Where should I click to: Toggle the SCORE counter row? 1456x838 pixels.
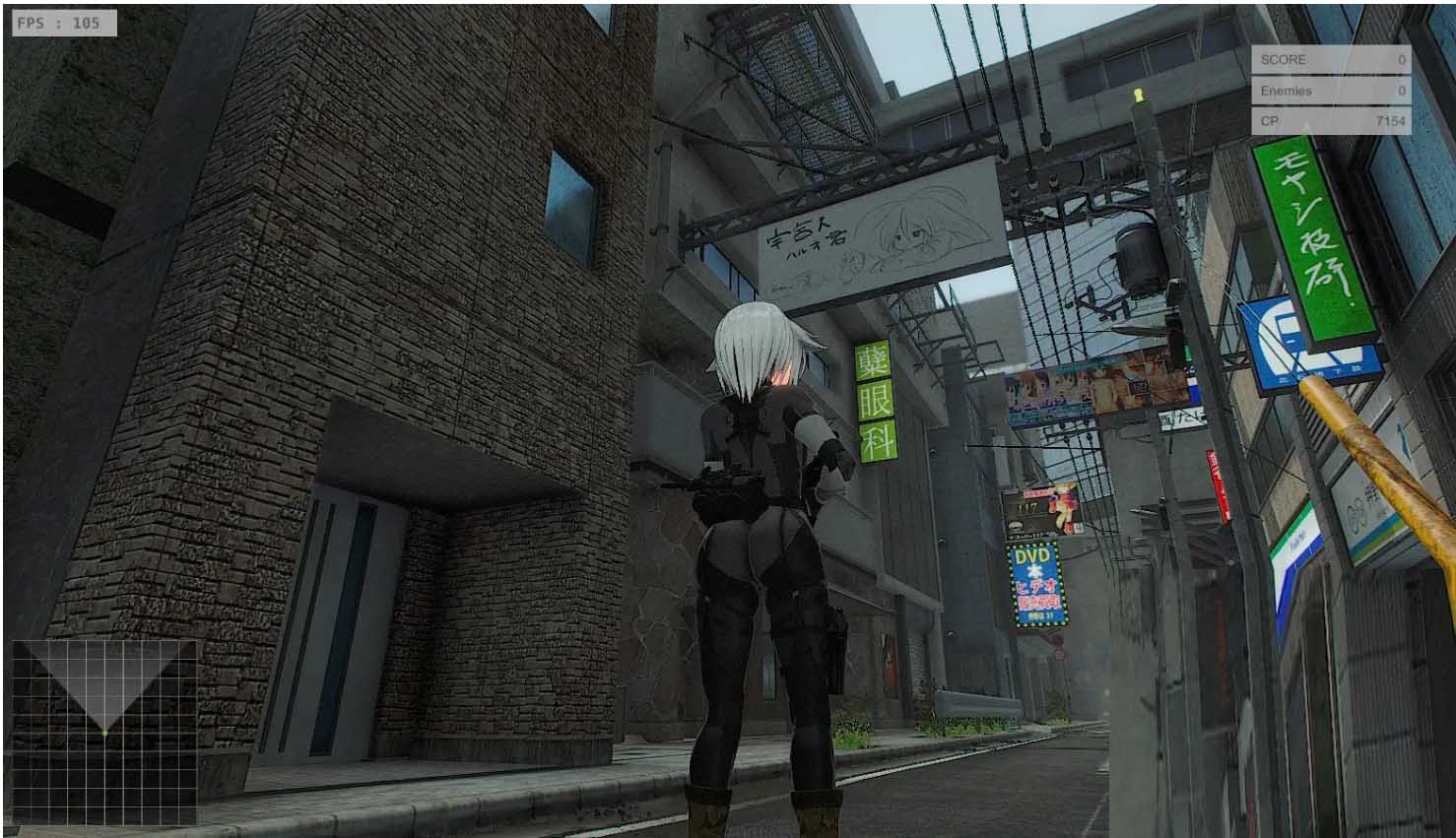1330,59
